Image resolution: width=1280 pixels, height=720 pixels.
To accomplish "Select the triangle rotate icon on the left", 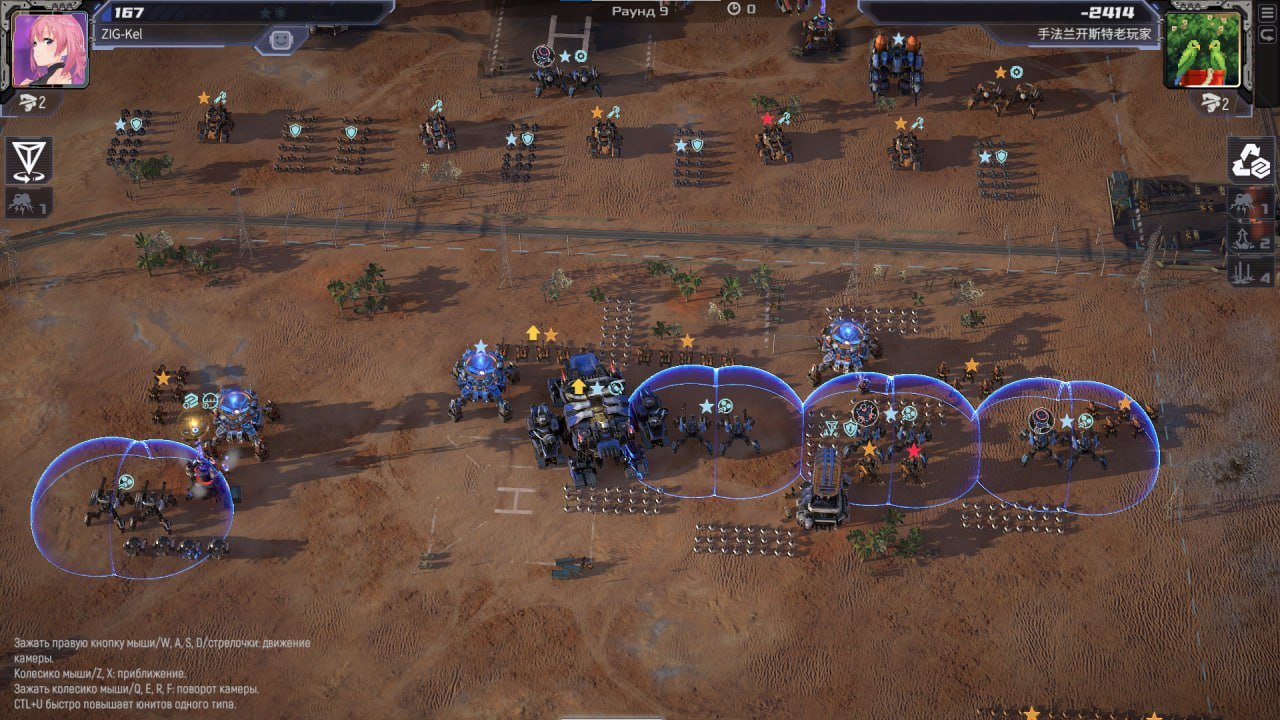I will click(29, 160).
